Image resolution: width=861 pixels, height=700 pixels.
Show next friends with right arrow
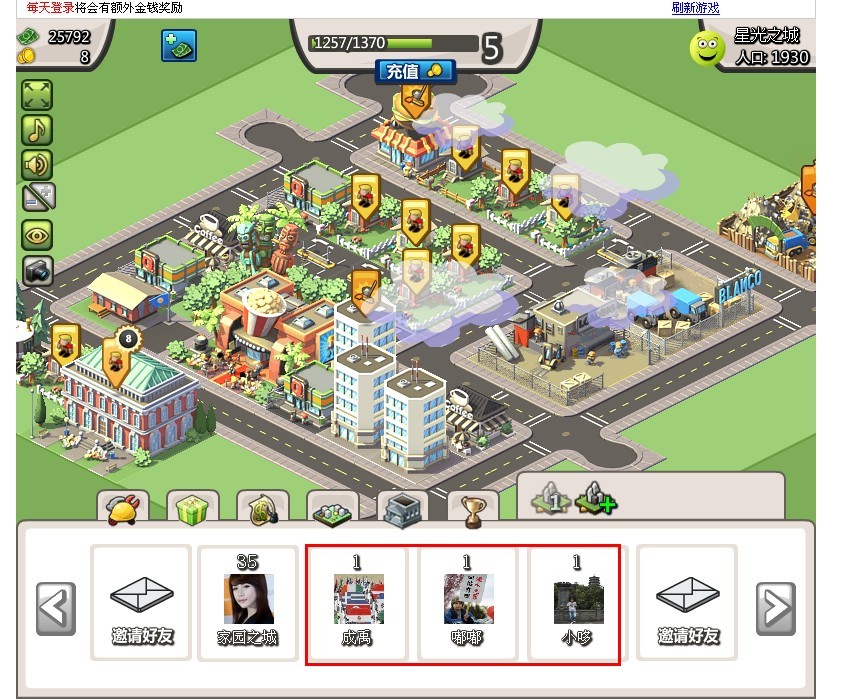click(x=775, y=608)
